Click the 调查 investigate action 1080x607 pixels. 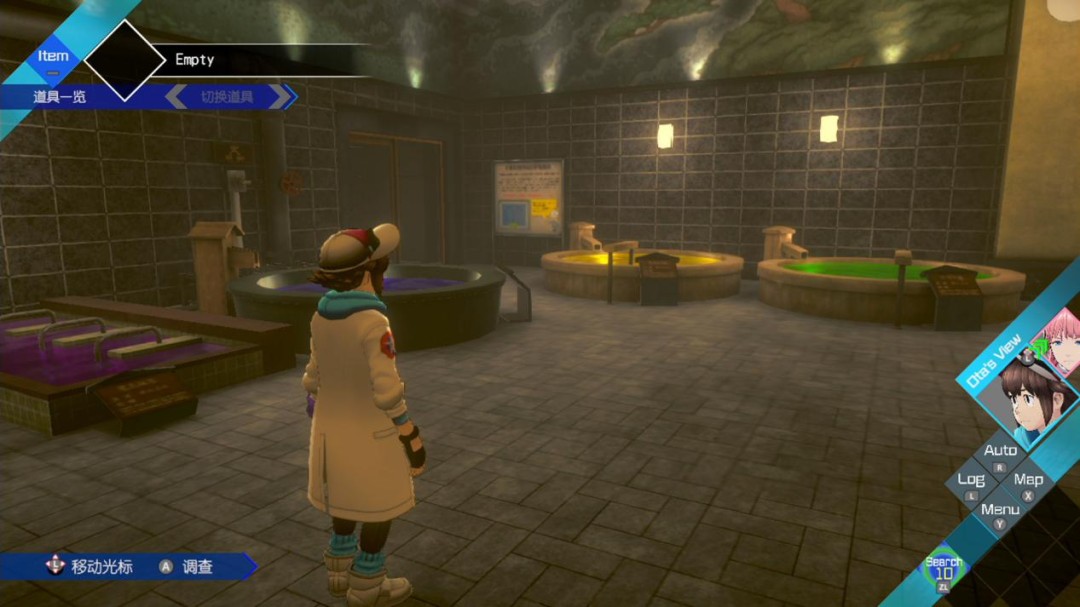coord(198,567)
